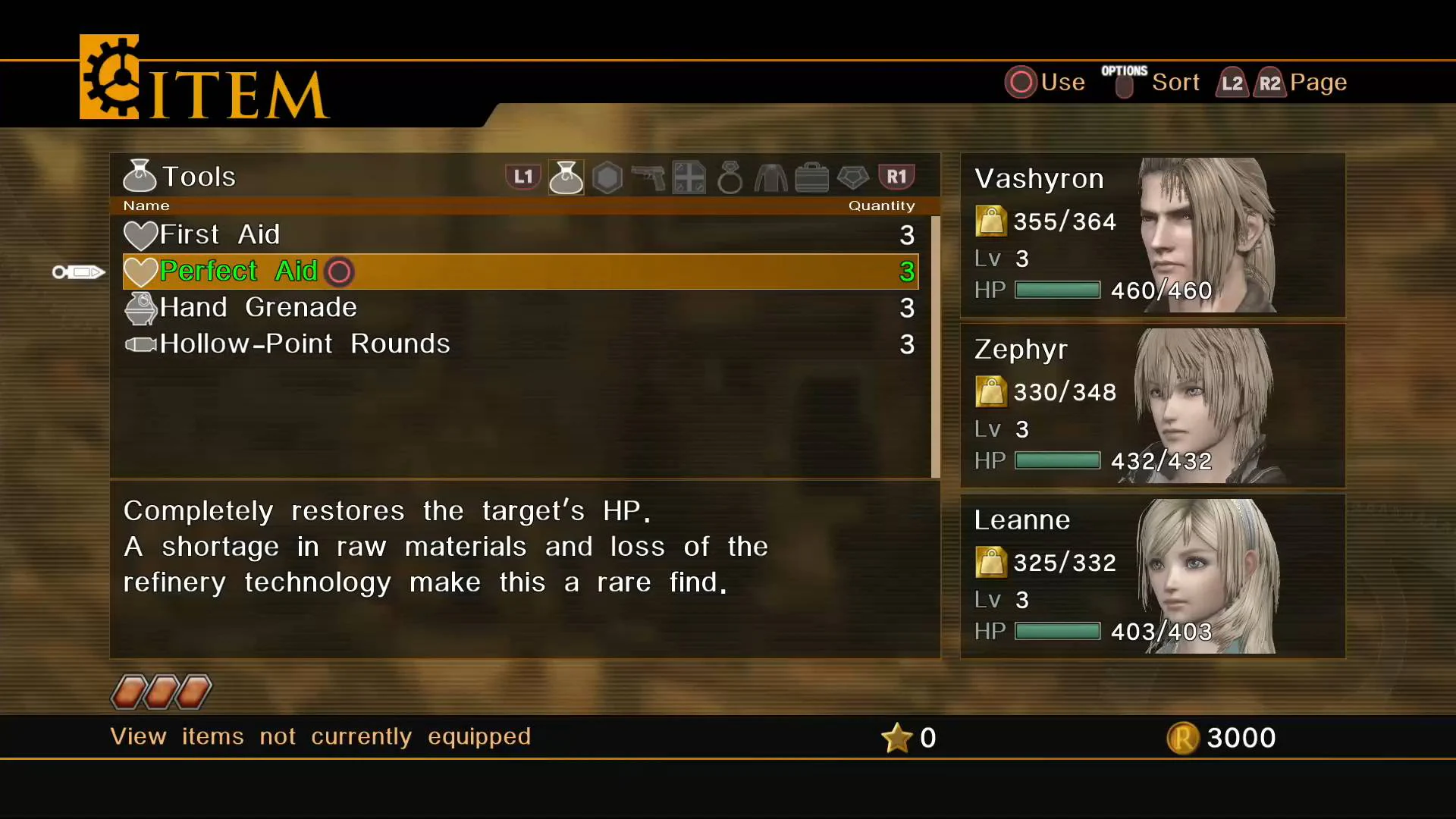Select the shirt clothing category icon
Viewport: 1456px width, 819px height.
coord(770,176)
